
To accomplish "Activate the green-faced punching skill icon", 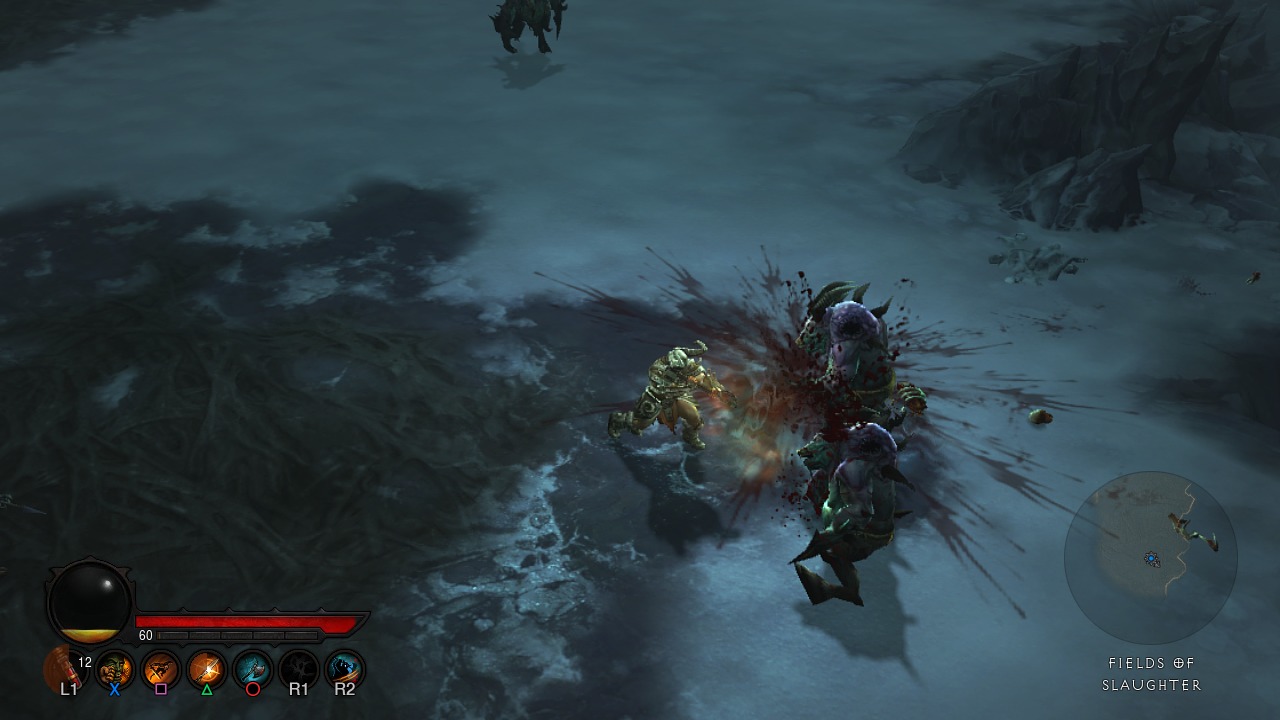I will coord(115,667).
